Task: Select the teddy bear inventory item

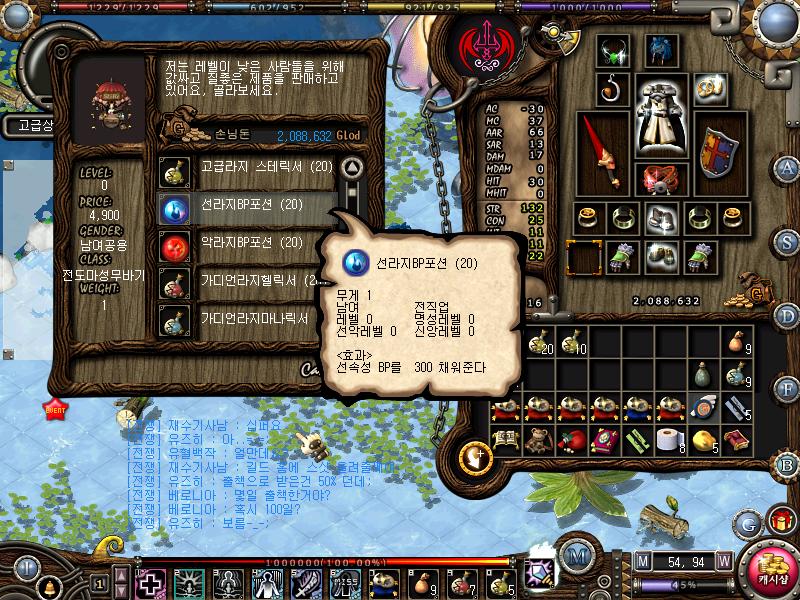Action: coord(538,438)
